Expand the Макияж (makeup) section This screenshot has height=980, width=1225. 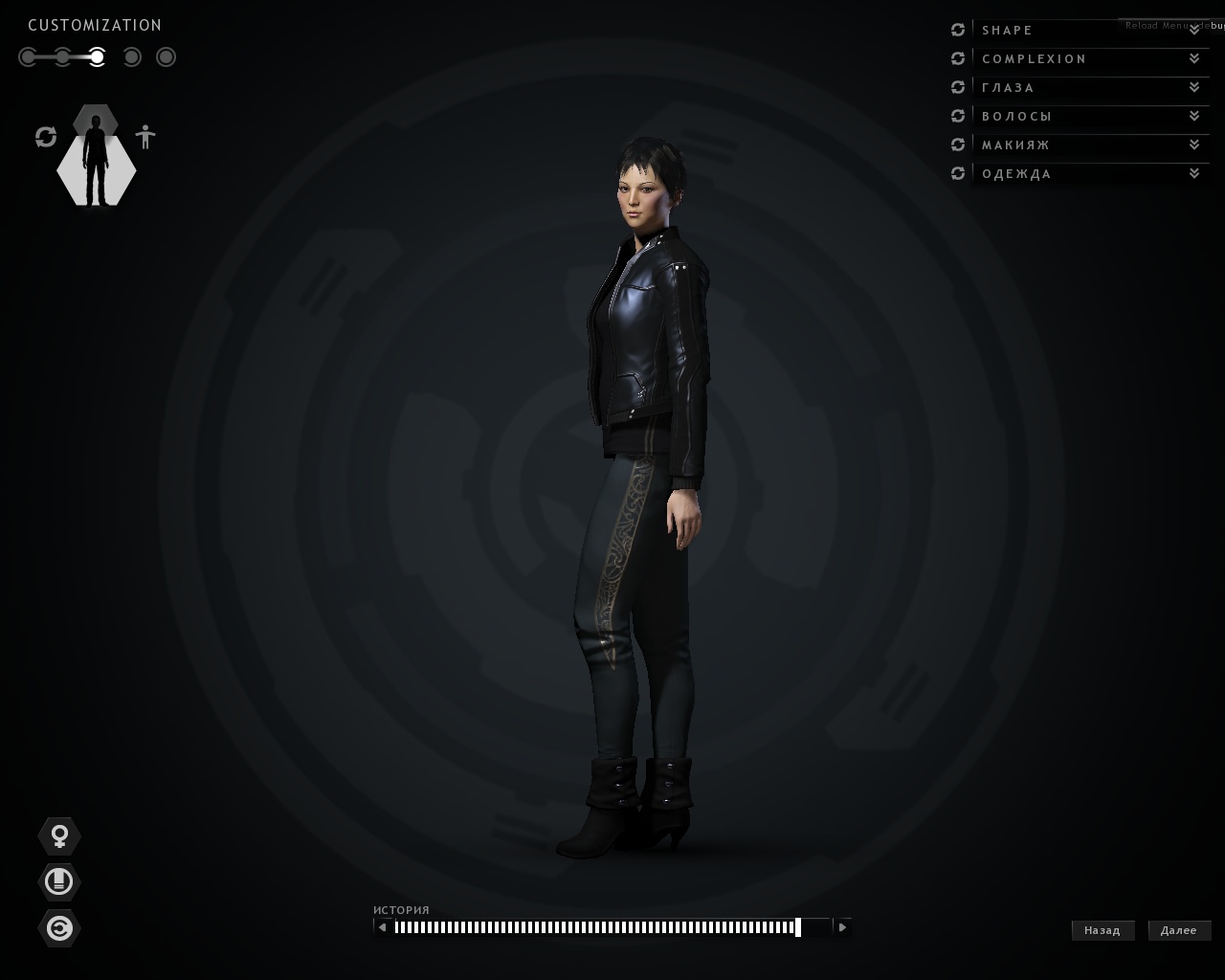coord(1089,145)
